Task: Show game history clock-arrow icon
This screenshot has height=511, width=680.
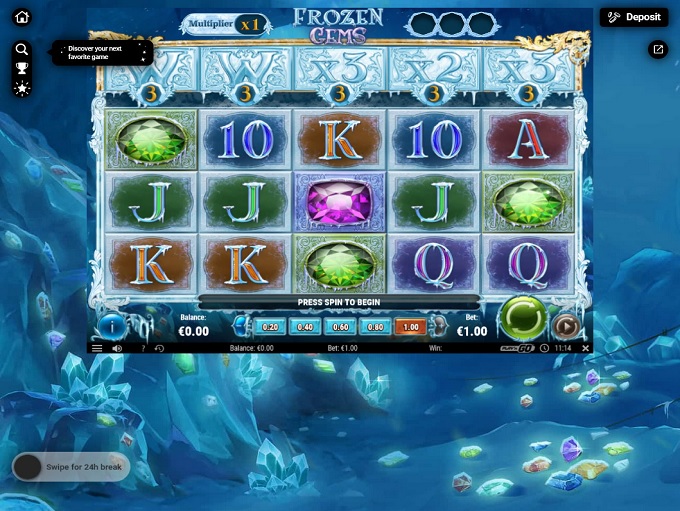Action: pos(159,348)
